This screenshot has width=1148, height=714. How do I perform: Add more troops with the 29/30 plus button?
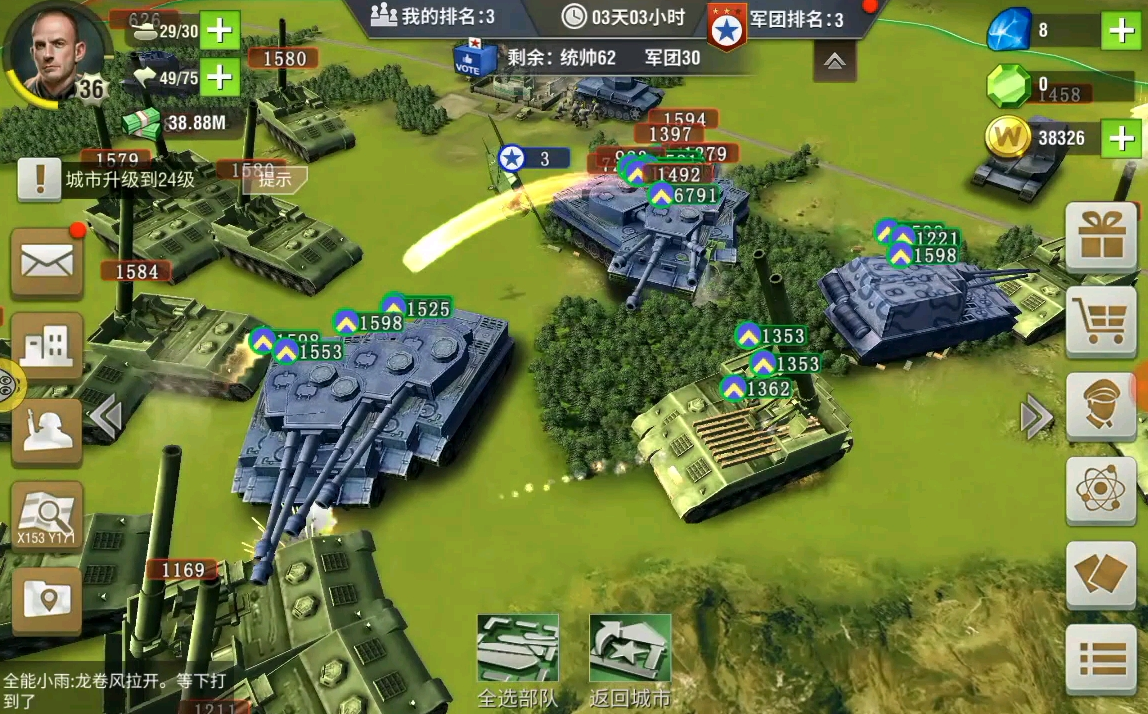click(x=219, y=31)
